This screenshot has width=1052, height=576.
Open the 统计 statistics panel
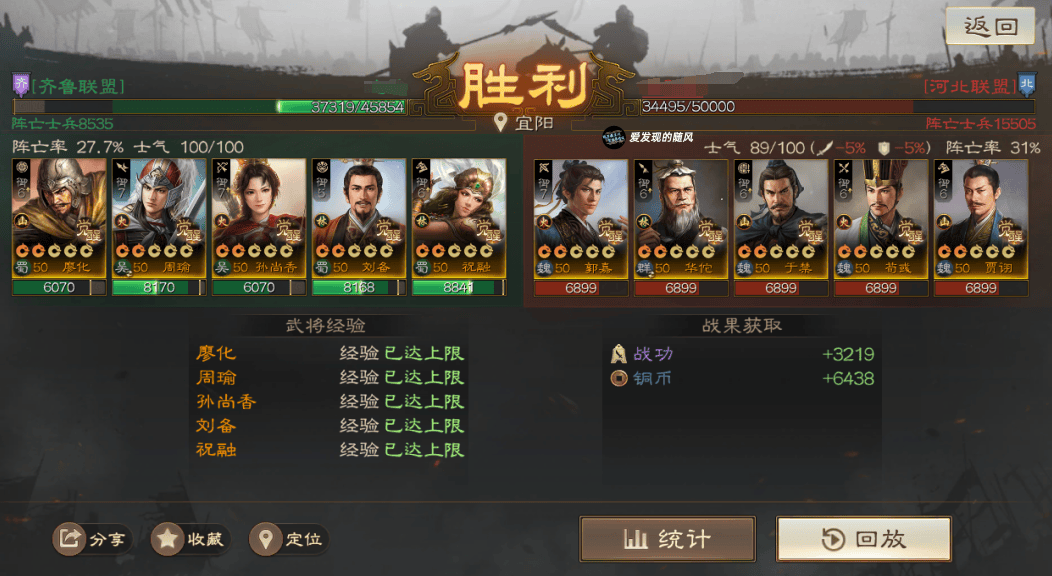[x=667, y=539]
